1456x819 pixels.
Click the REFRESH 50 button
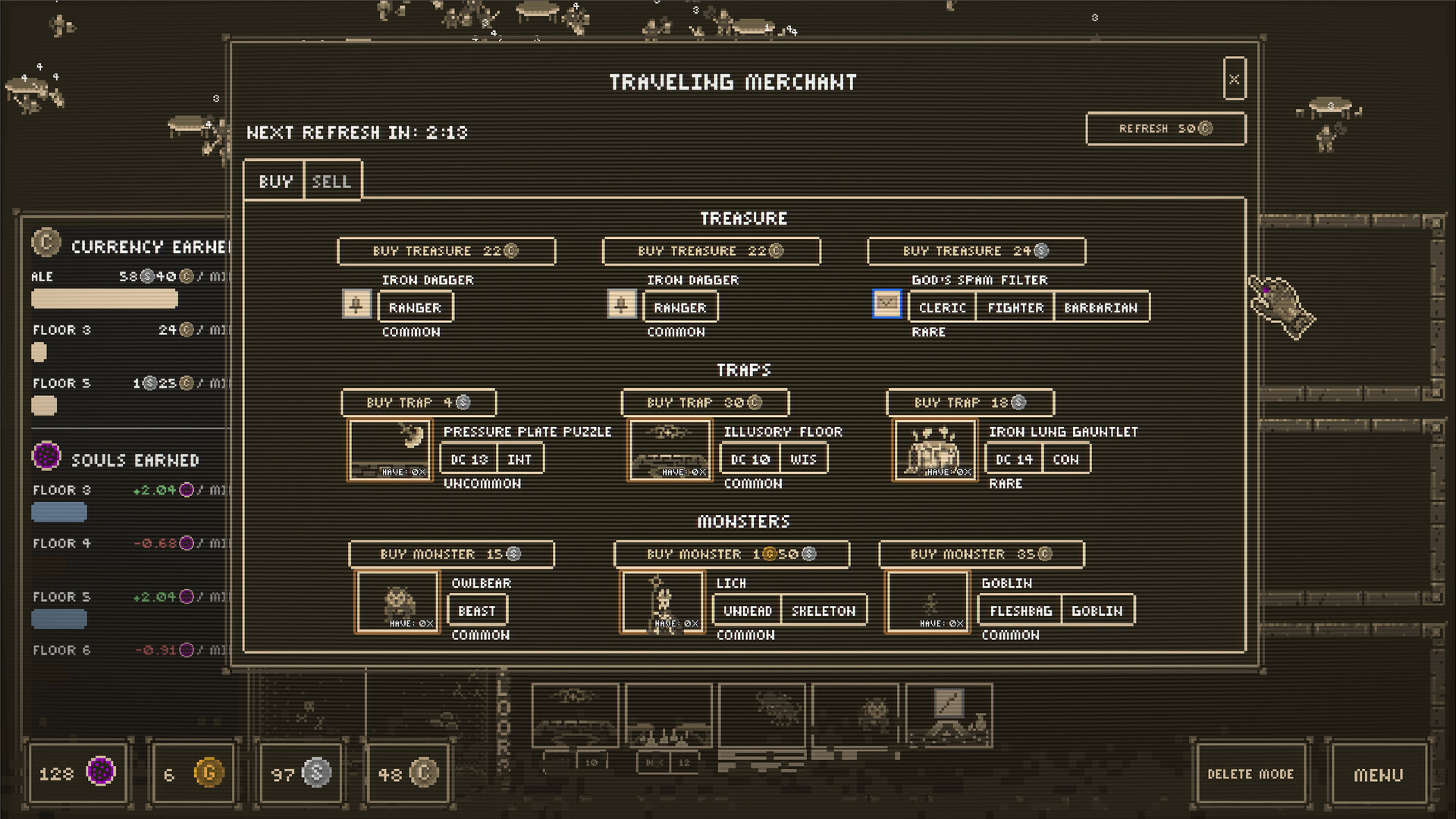[1166, 128]
